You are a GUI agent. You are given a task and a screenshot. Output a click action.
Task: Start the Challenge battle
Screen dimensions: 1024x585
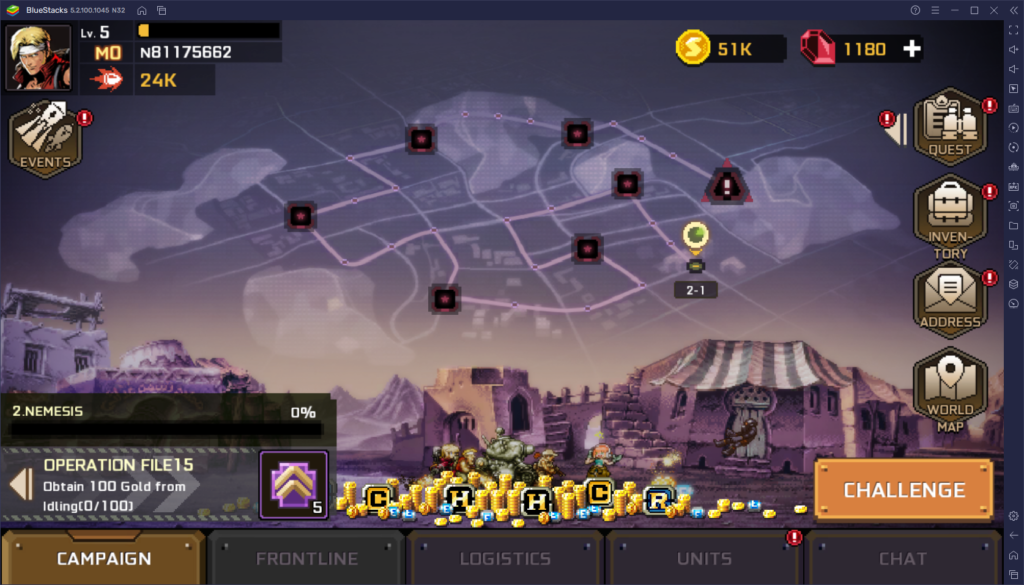click(x=904, y=490)
